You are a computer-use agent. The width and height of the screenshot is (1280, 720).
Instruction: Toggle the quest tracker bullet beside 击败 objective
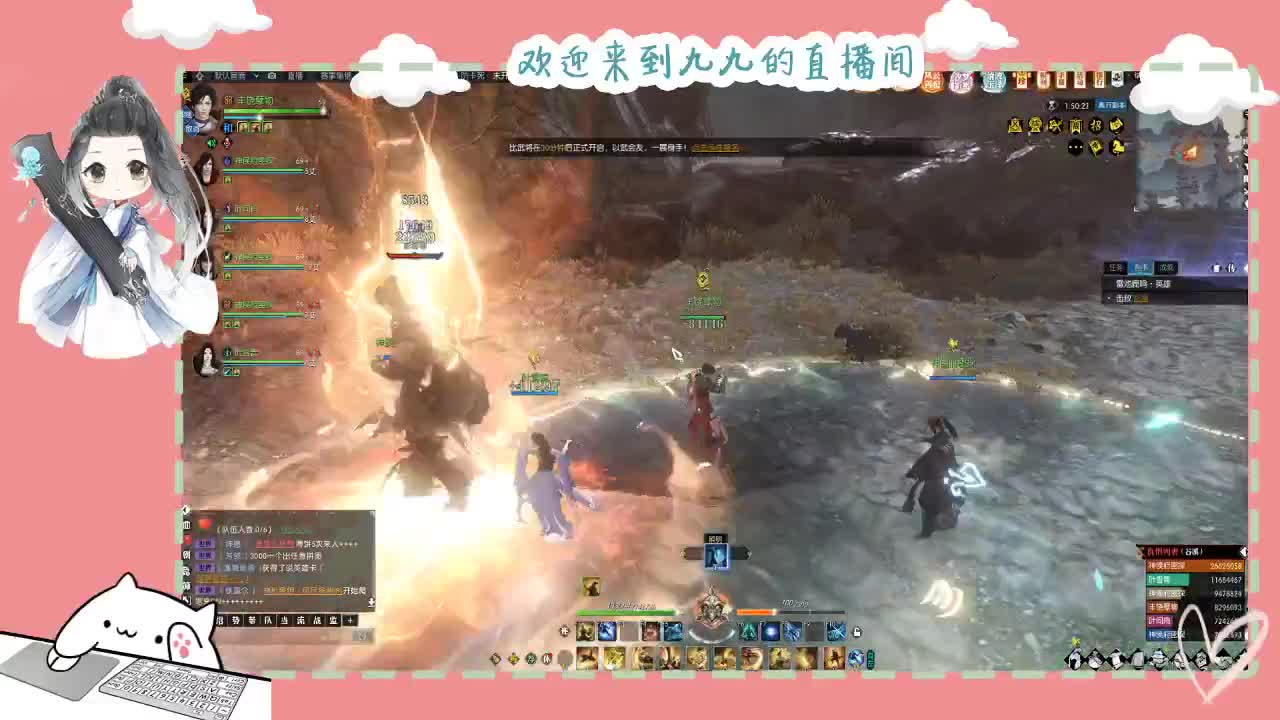click(1109, 298)
